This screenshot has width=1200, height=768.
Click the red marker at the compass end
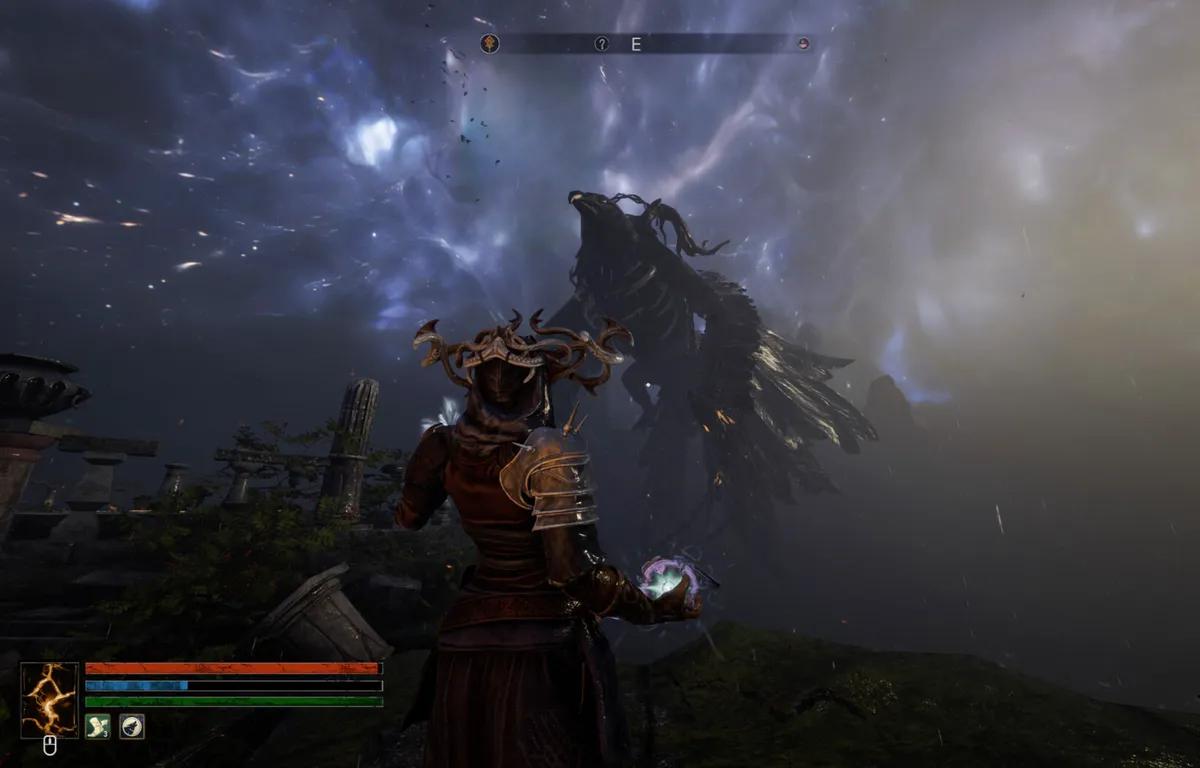(802, 43)
